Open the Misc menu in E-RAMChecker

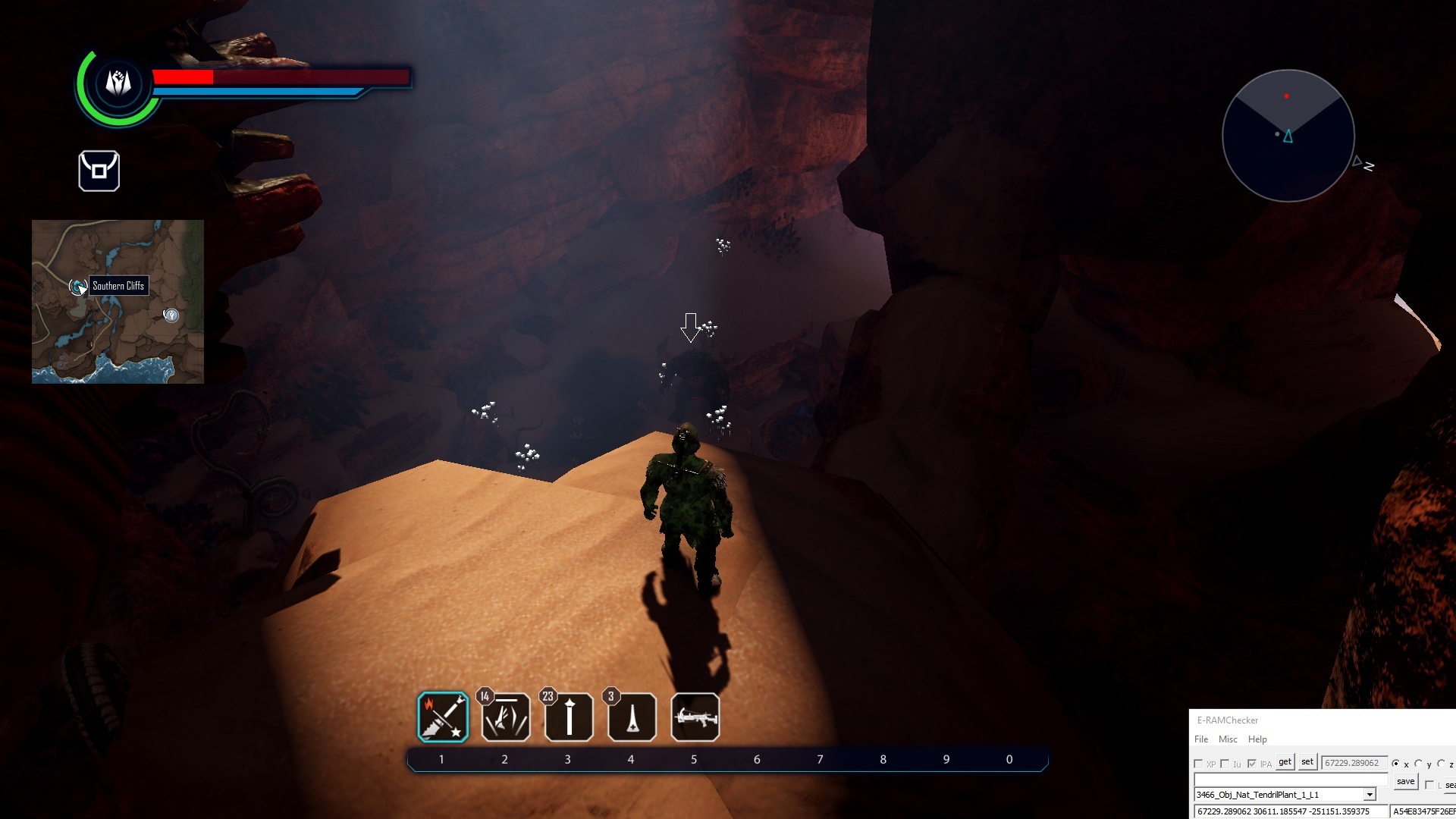1228,739
